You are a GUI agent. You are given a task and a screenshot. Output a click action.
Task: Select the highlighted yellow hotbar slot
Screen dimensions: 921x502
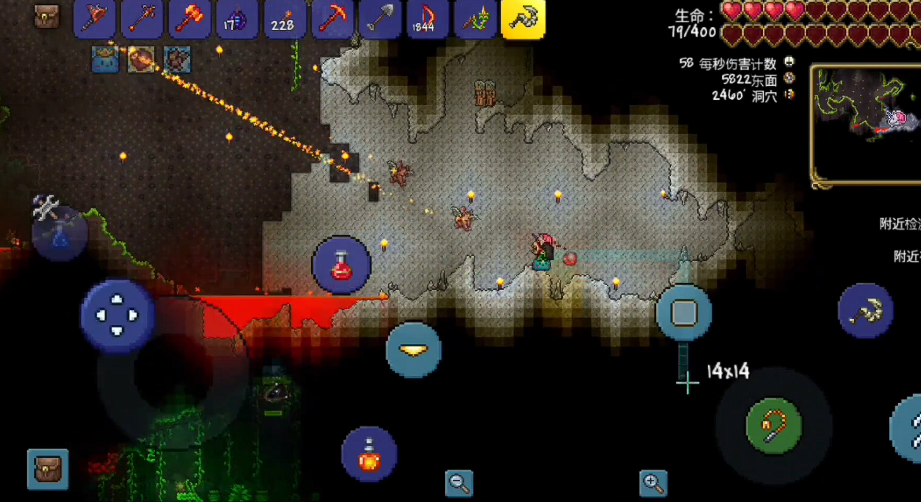[522, 18]
